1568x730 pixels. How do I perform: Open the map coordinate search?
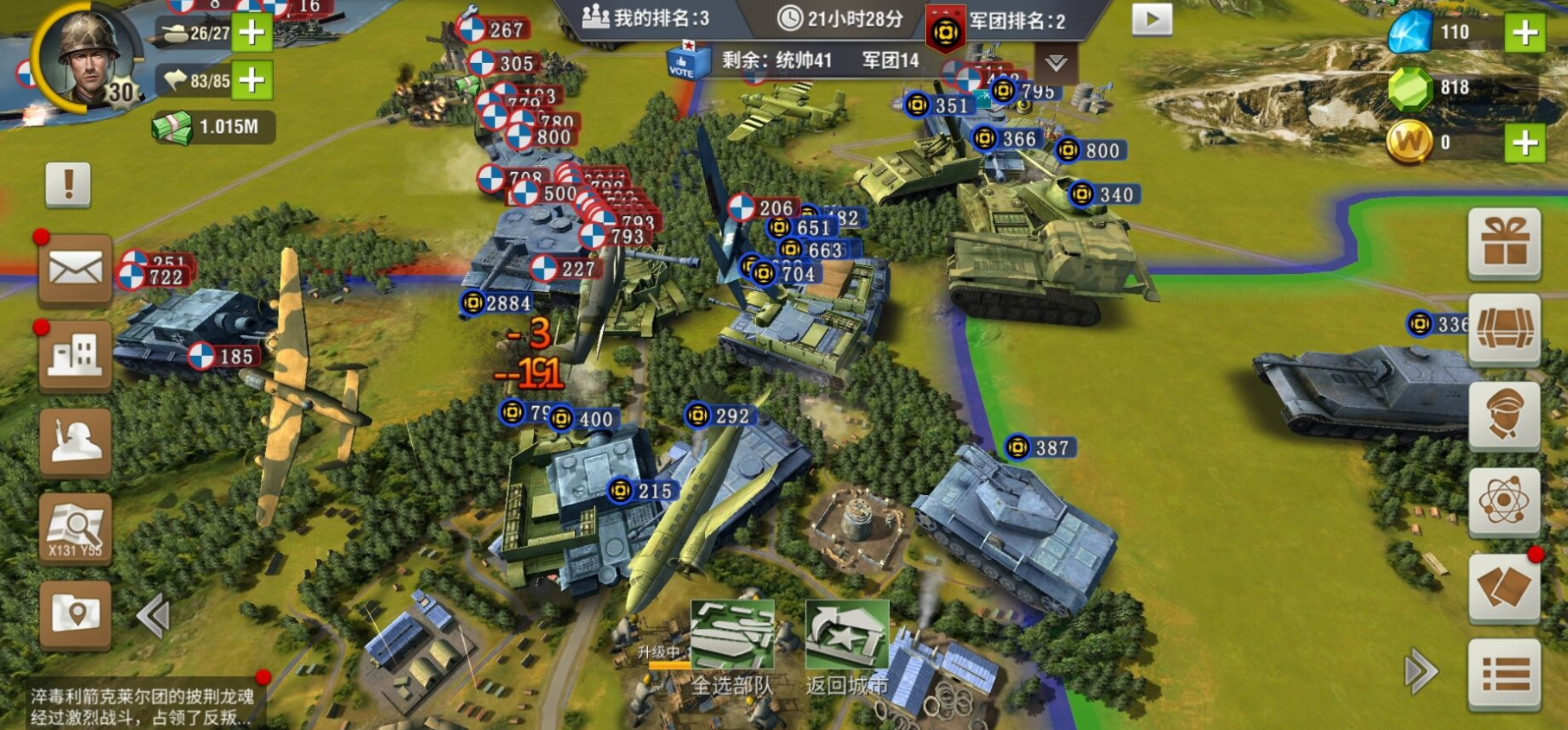coord(75,528)
